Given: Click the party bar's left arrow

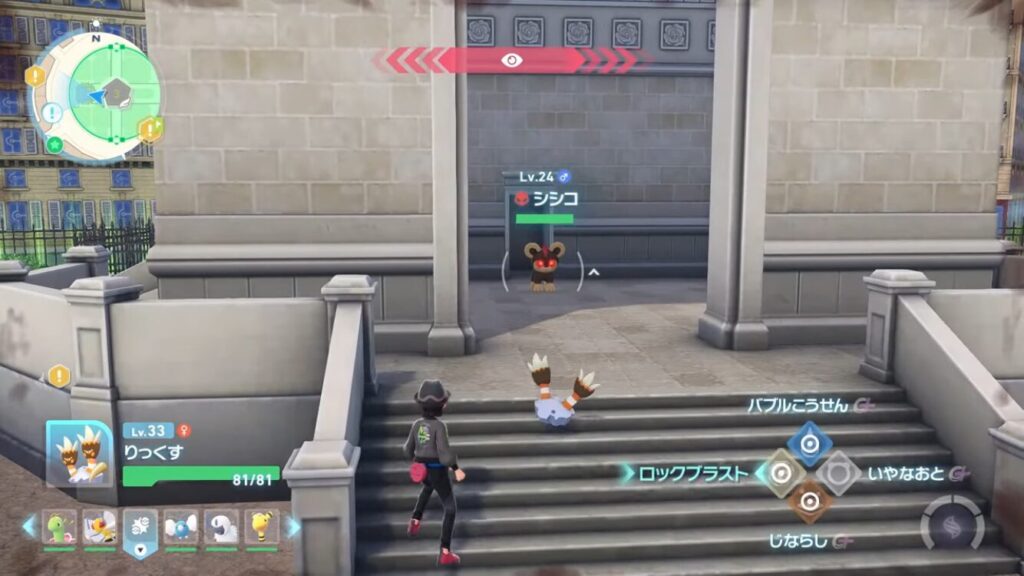Looking at the screenshot, I should 29,526.
